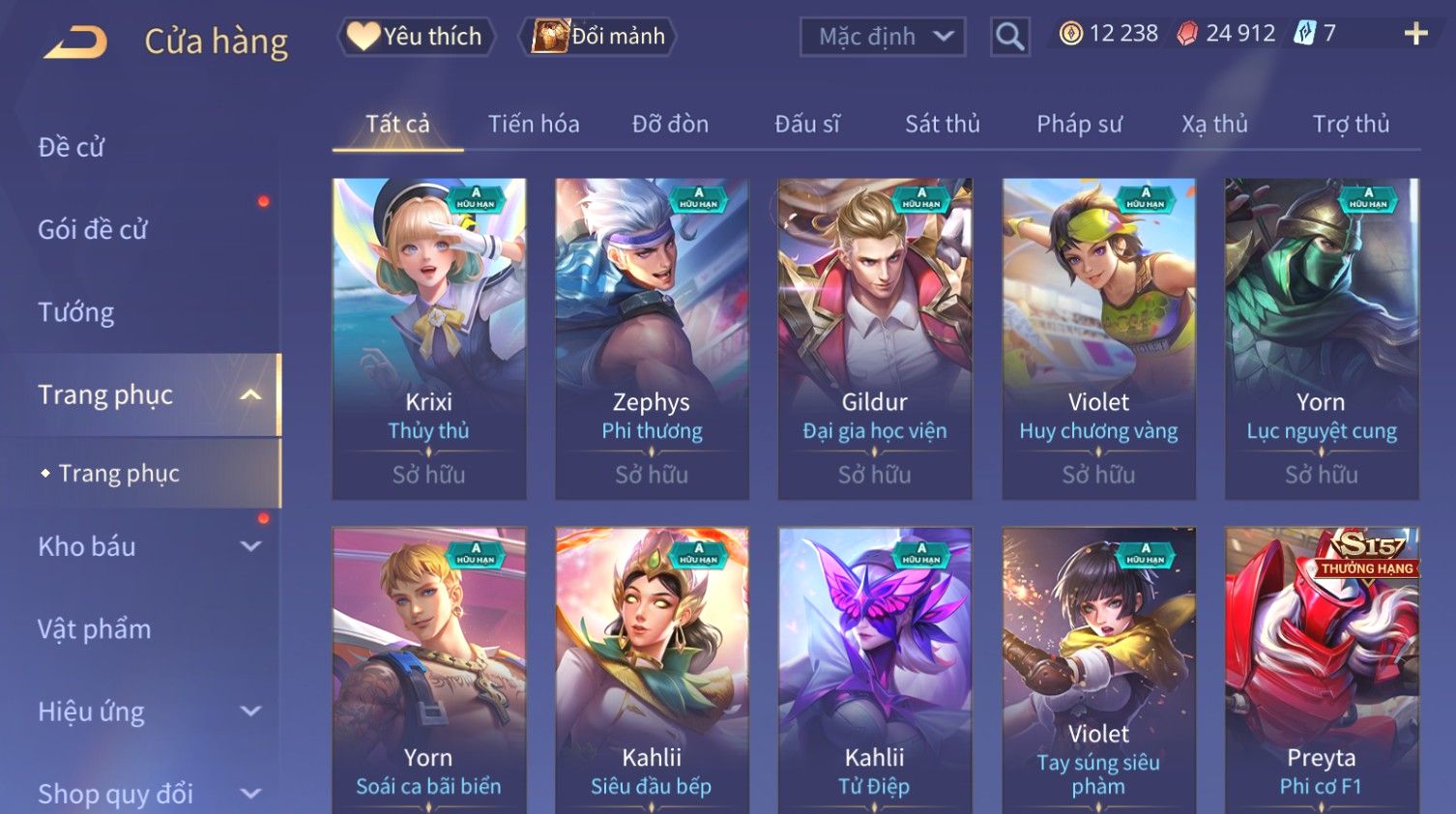
Task: Go back using the arrow button
Action: [x=75, y=42]
